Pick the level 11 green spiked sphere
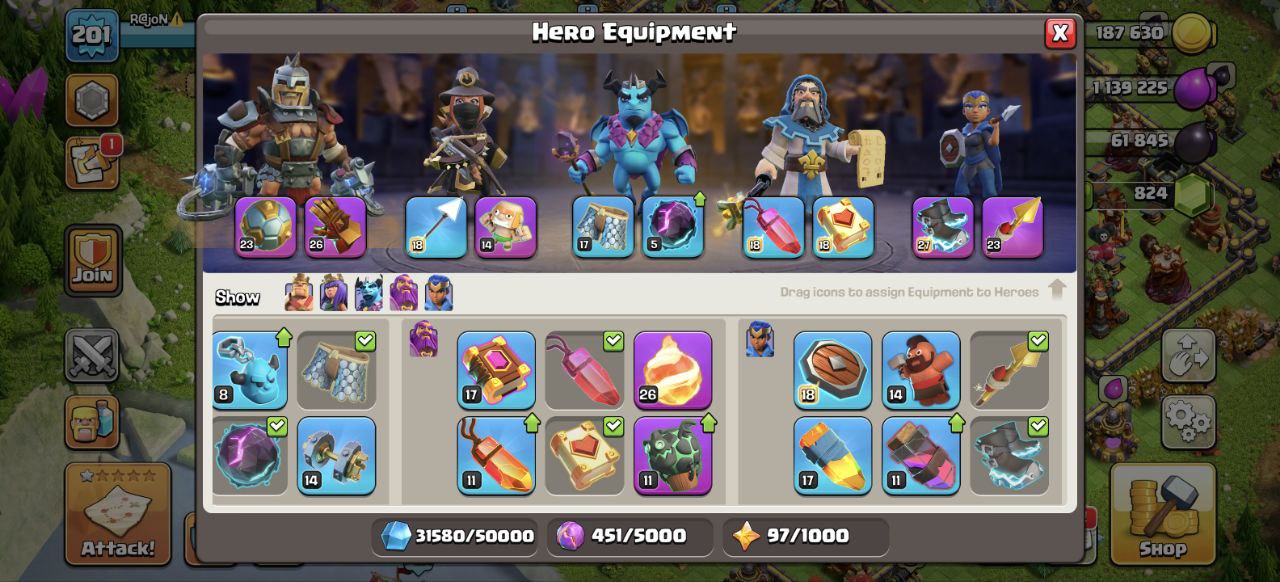Viewport: 1280px width, 582px height. point(673,455)
